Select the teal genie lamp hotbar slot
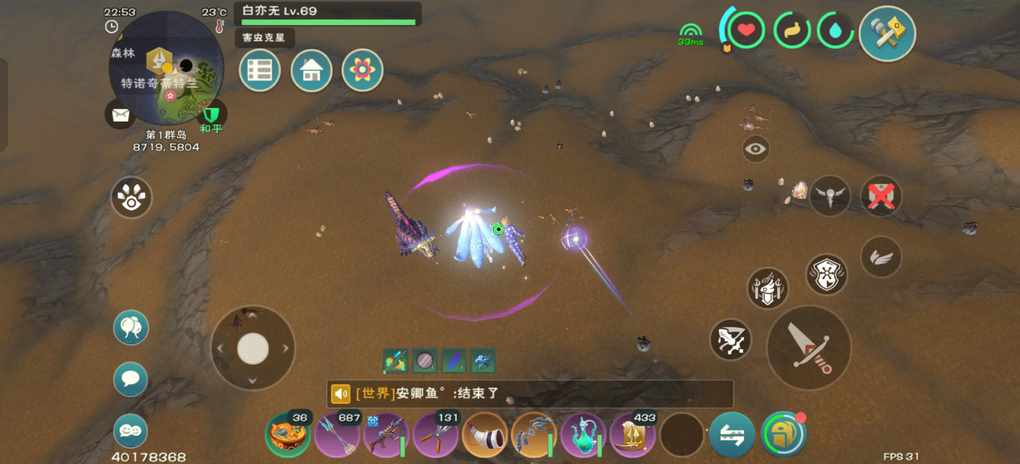This screenshot has width=1020, height=464. (583, 435)
